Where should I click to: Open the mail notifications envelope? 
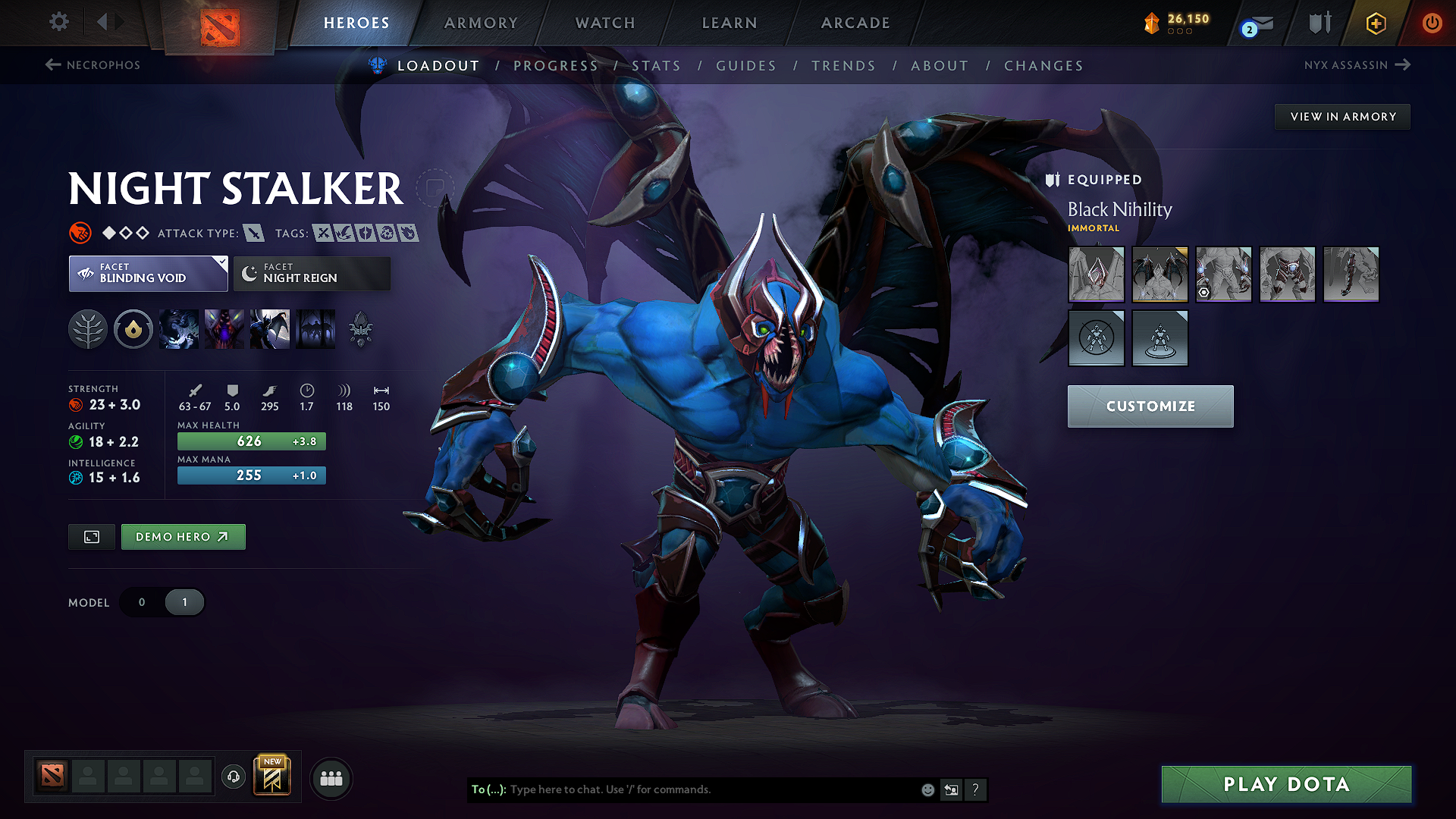(x=1250, y=23)
